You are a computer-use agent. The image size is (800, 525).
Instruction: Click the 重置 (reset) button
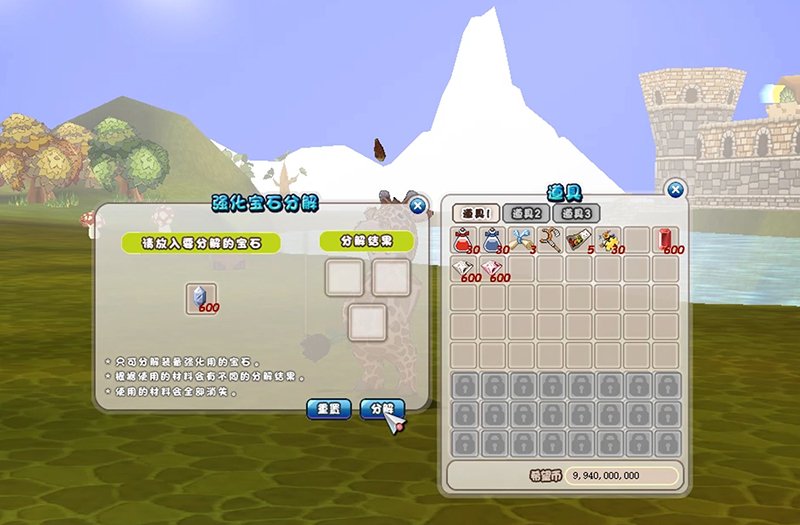pos(328,408)
